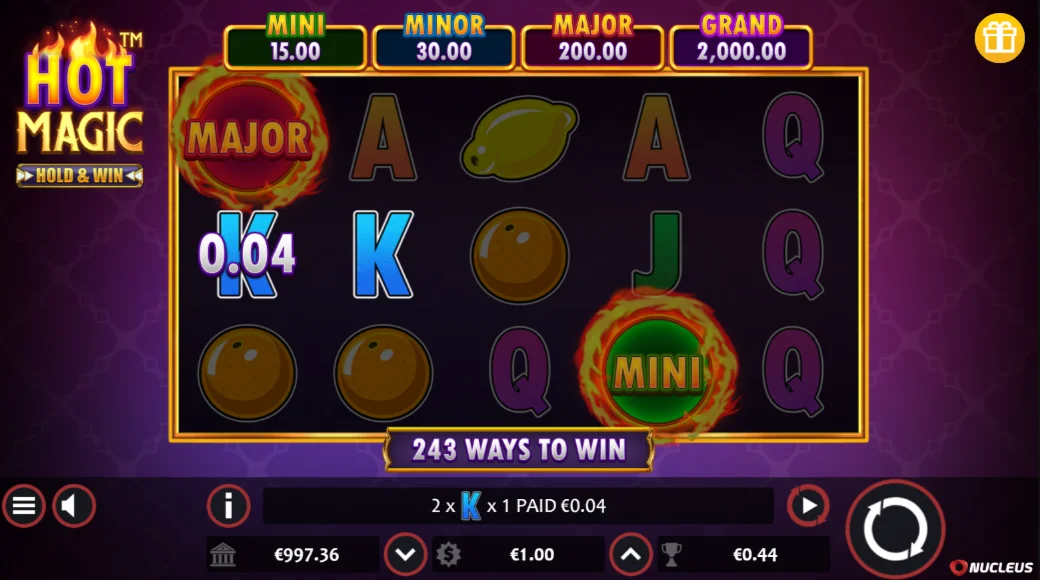The height and width of the screenshot is (580, 1040).
Task: Spin the reels with the circular arrow button
Action: [x=895, y=529]
